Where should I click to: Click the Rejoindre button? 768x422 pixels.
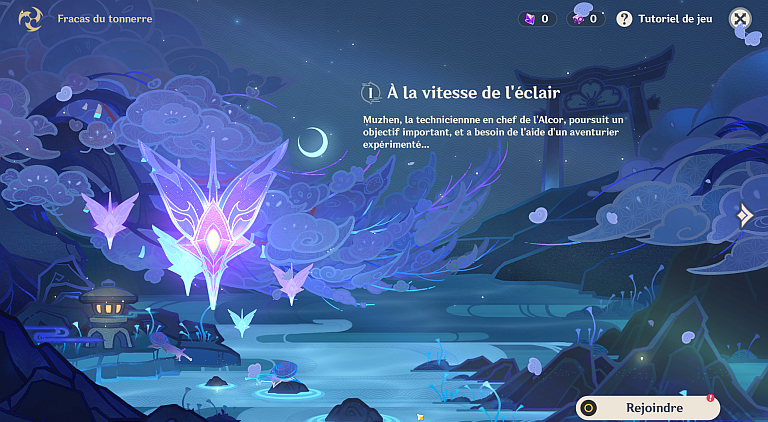pos(648,407)
